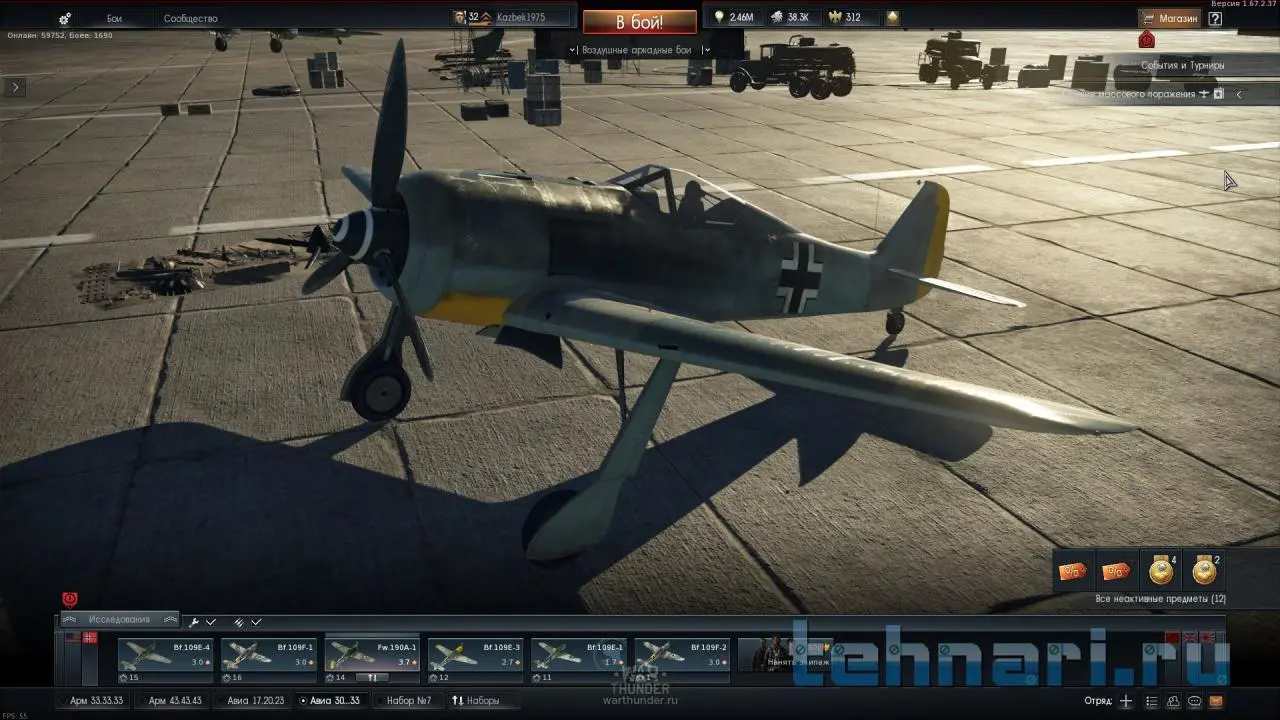Image resolution: width=1280 pixels, height=720 pixels.
Task: Select the Bf.109E-4 aircraft slot
Action: [x=165, y=659]
